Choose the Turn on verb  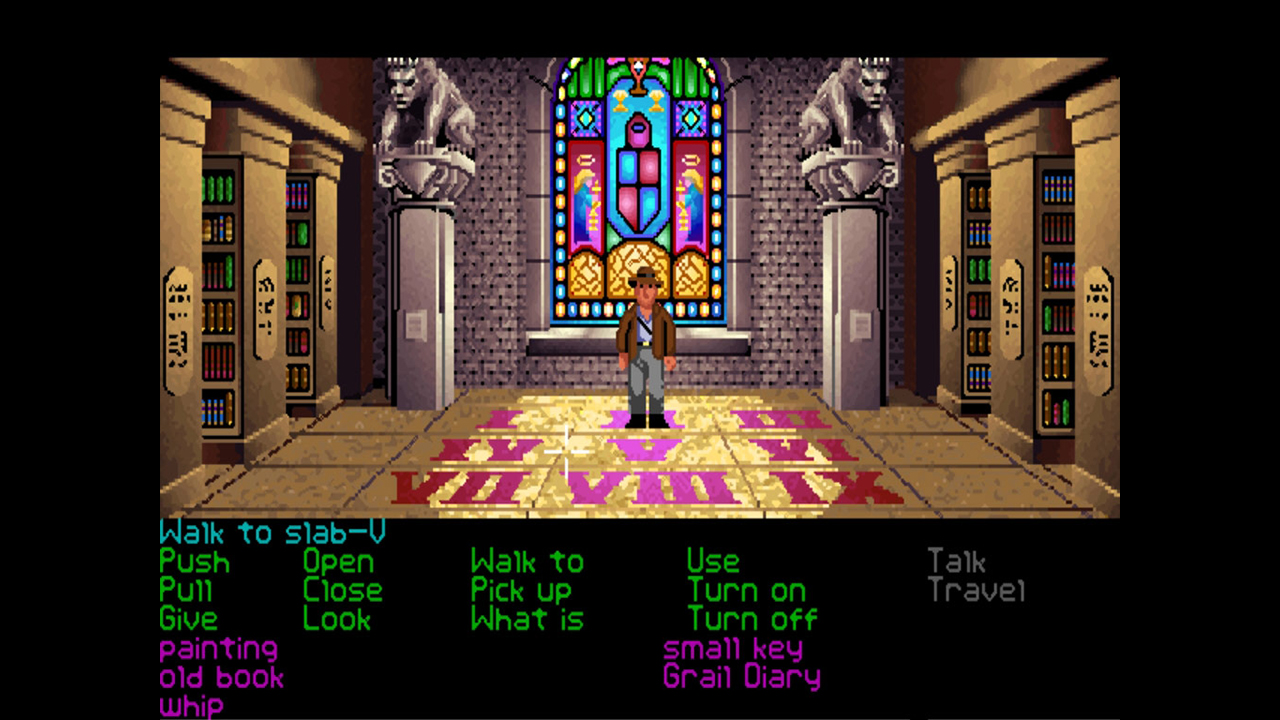tap(746, 591)
